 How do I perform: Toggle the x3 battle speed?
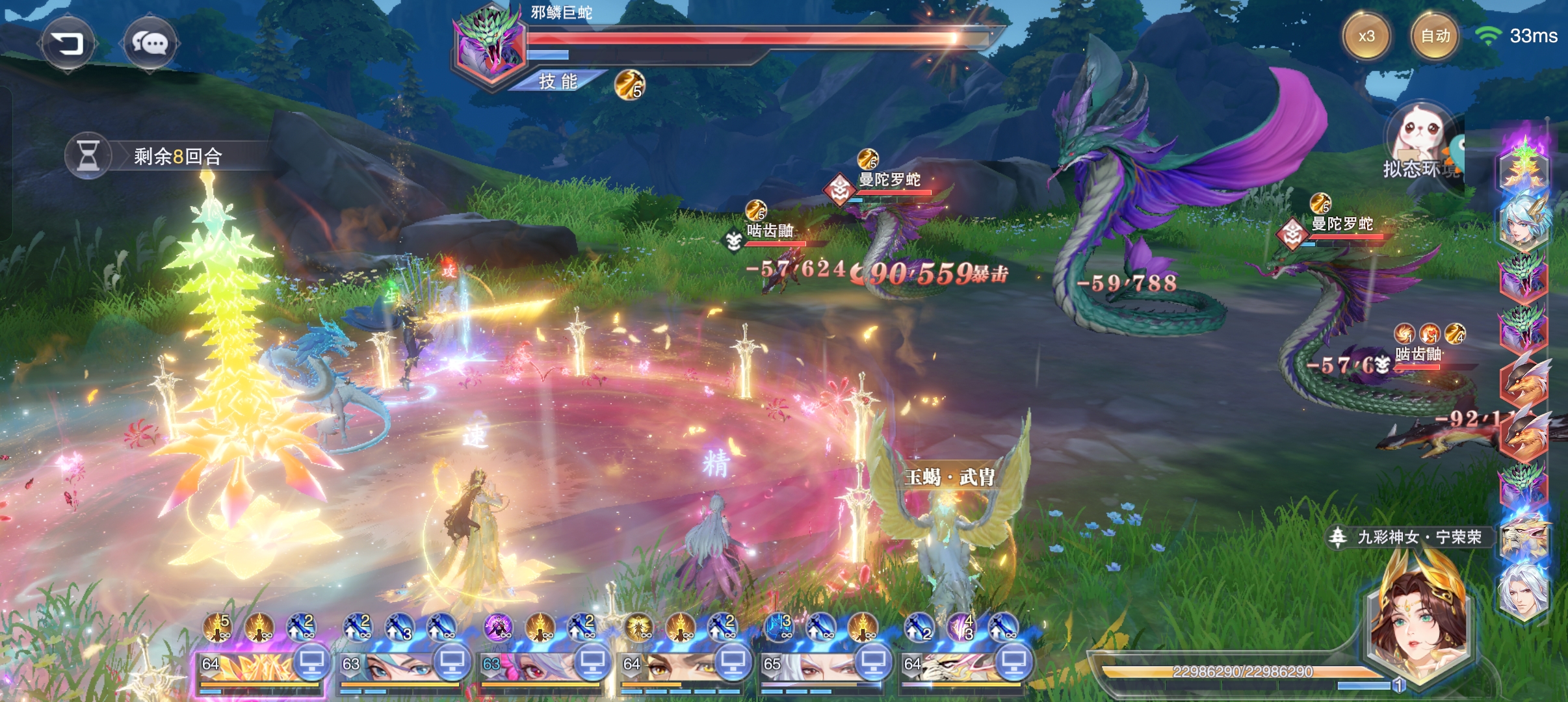(1366, 36)
